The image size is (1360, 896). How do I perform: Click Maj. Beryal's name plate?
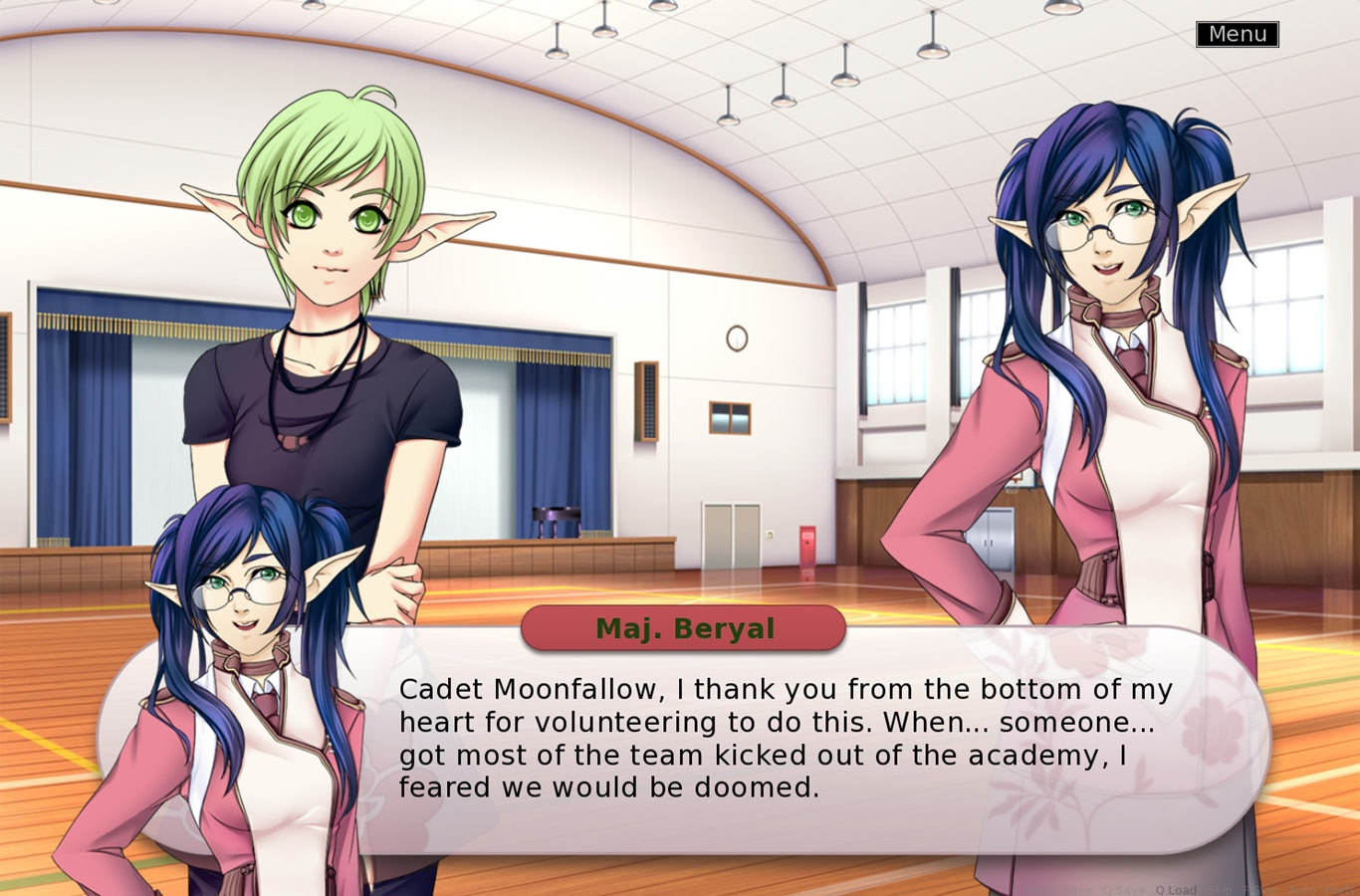click(x=684, y=628)
